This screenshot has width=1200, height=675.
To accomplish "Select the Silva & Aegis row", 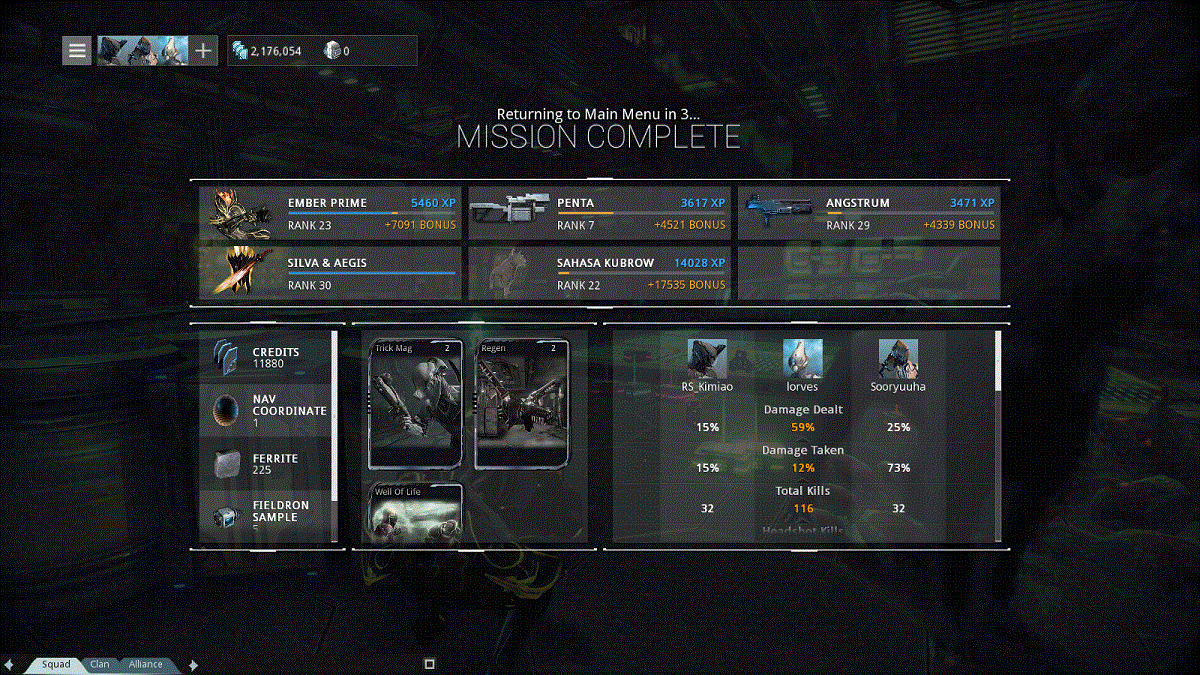I will [x=330, y=273].
